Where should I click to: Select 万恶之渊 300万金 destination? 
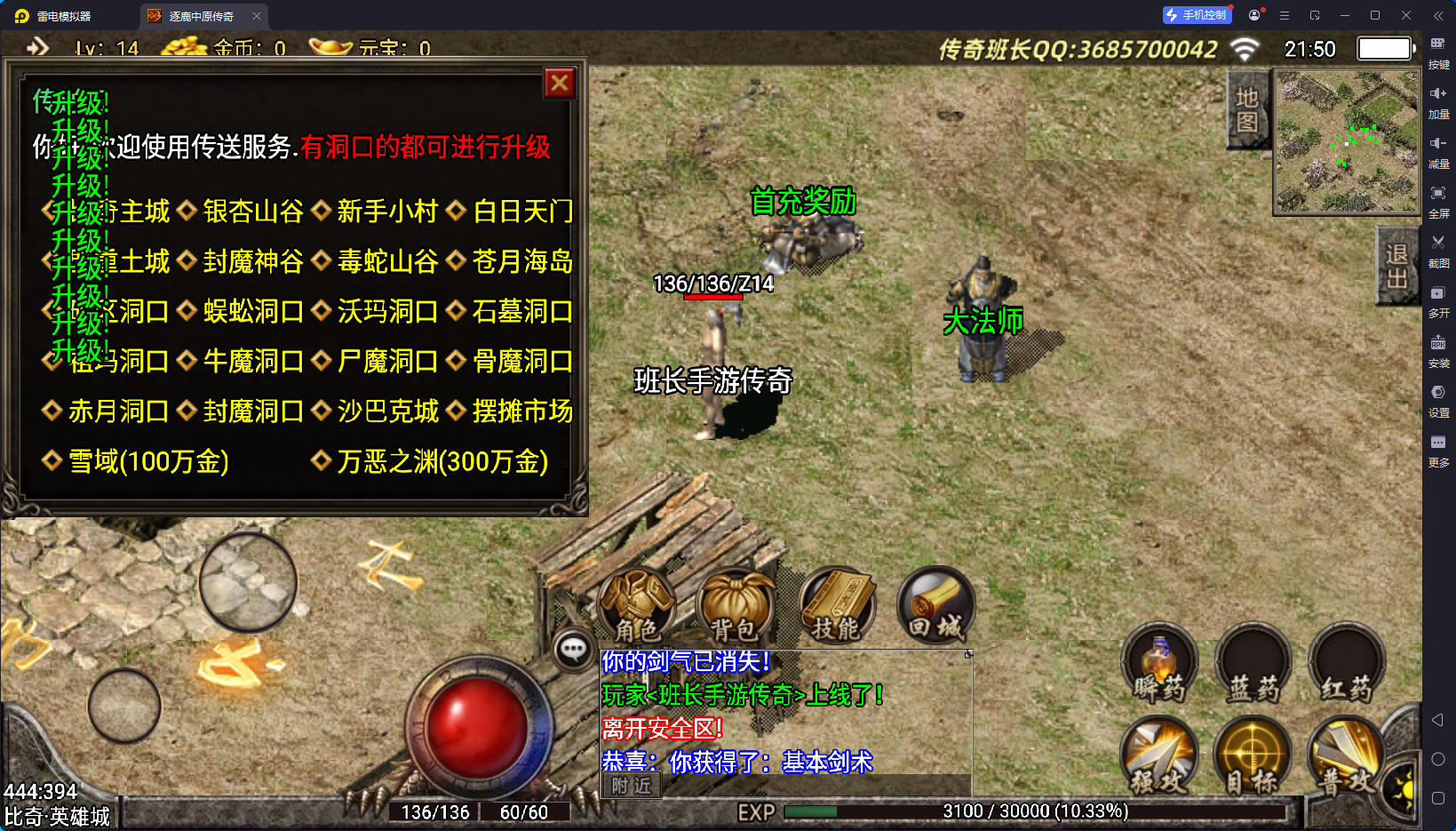click(442, 461)
